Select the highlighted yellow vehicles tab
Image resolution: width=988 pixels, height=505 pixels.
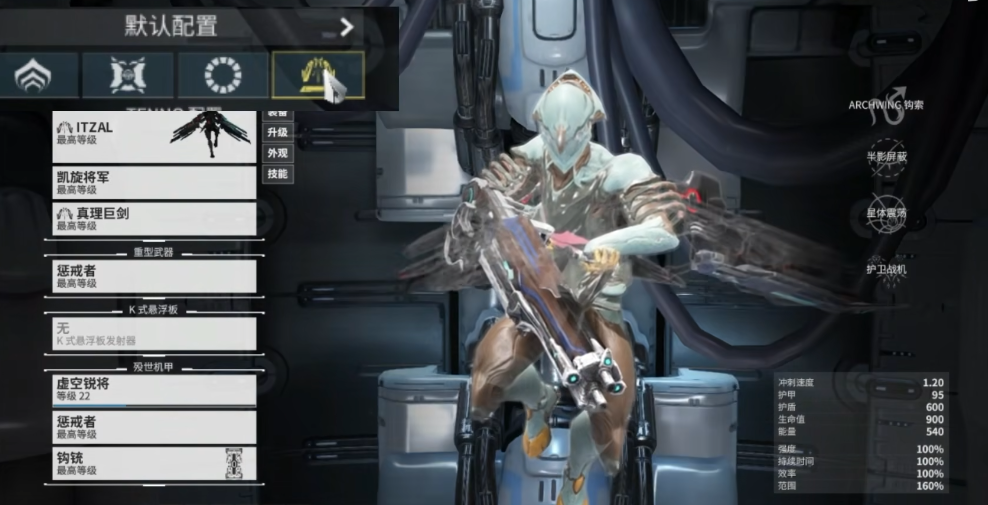[x=318, y=76]
